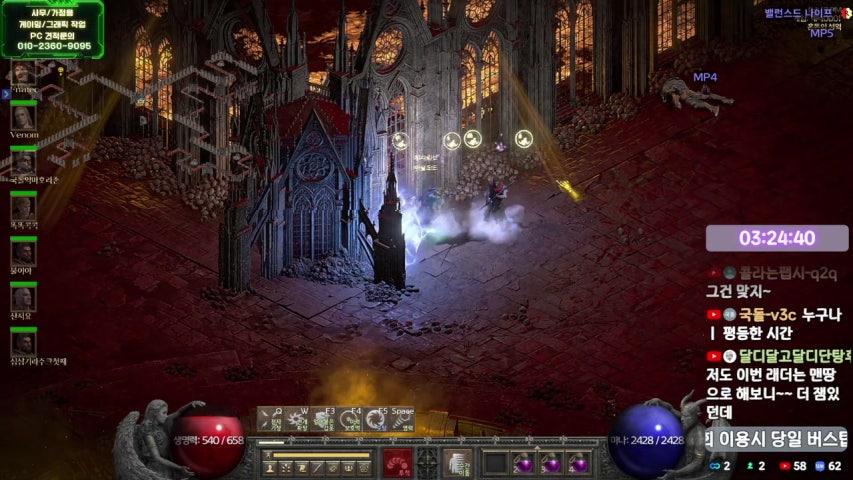Choose the 산시요 party portrait

click(x=23, y=298)
